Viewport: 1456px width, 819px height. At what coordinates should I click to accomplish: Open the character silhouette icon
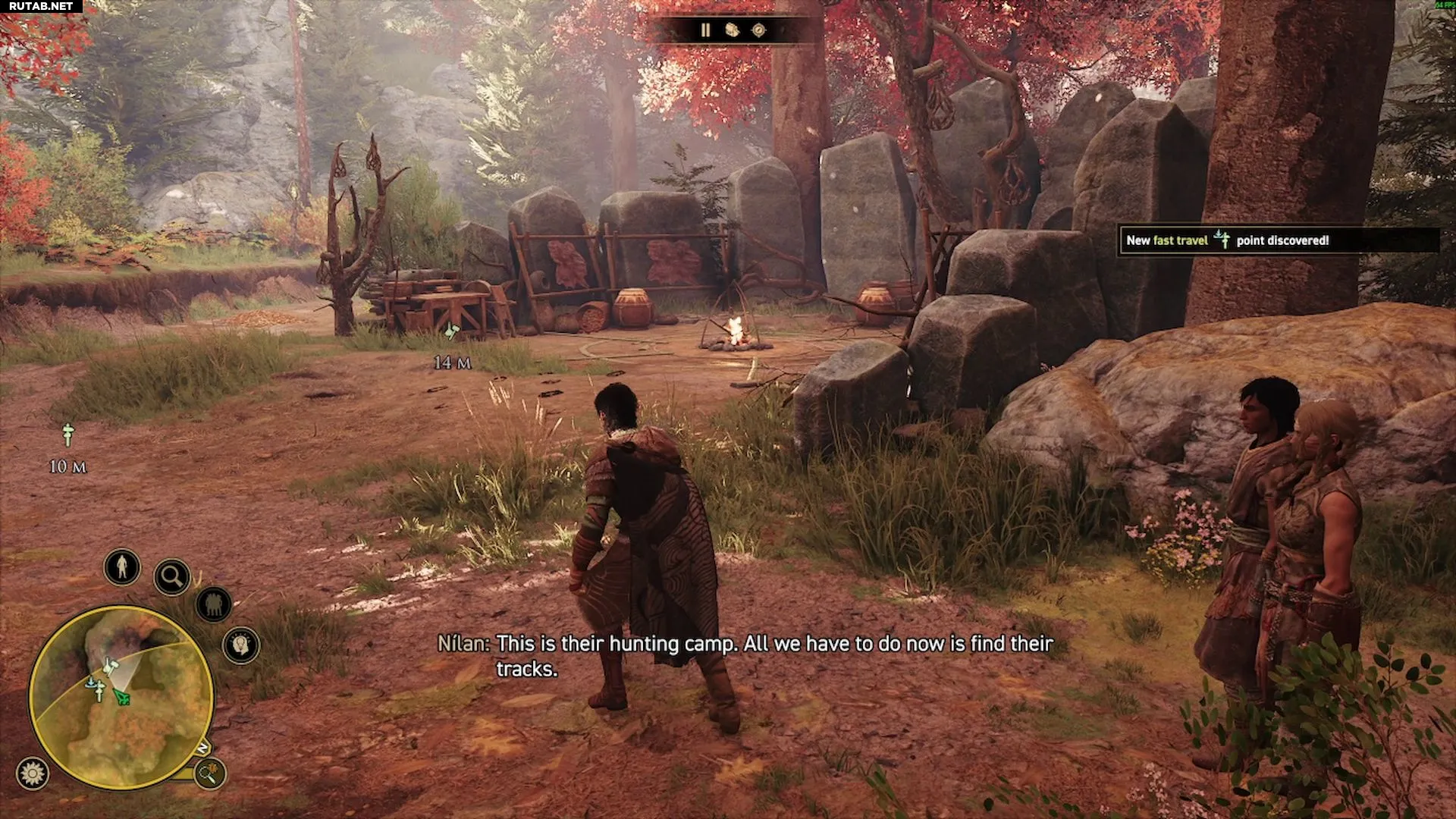[122, 566]
